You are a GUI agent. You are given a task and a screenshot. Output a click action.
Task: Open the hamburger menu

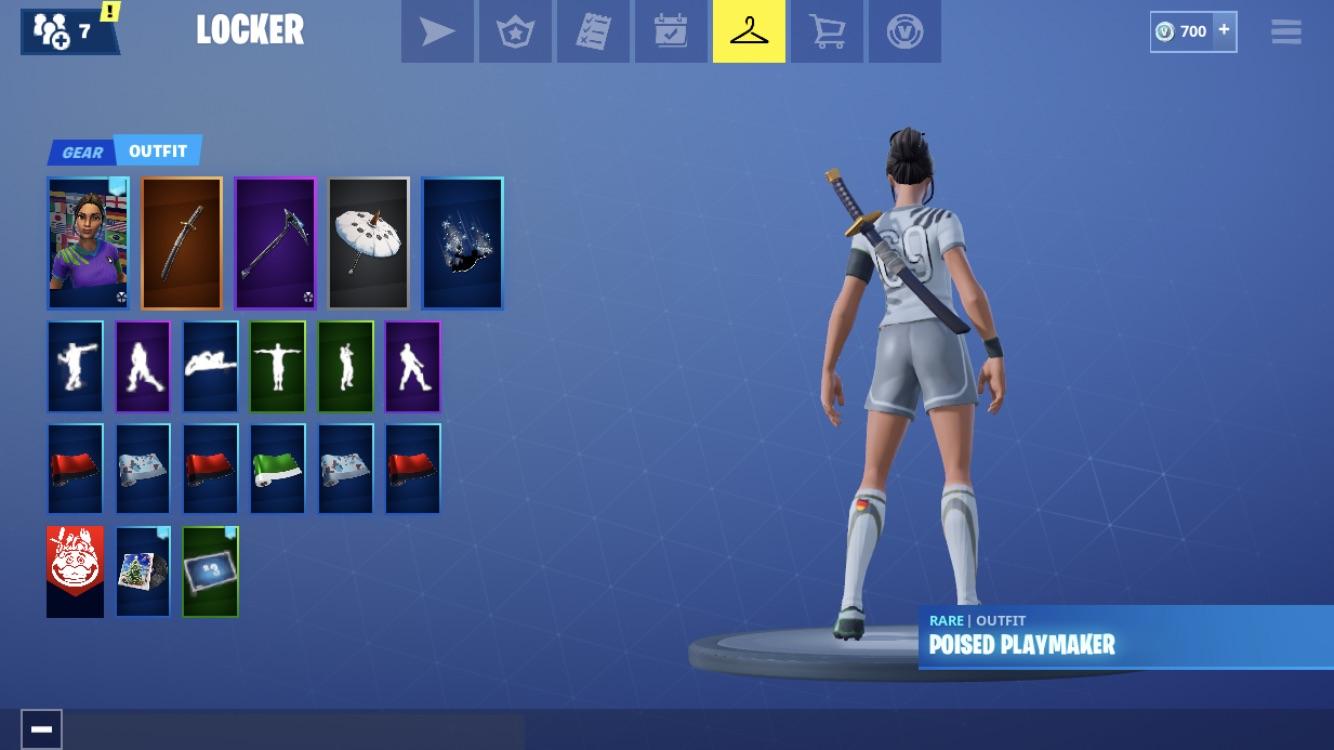[1285, 31]
